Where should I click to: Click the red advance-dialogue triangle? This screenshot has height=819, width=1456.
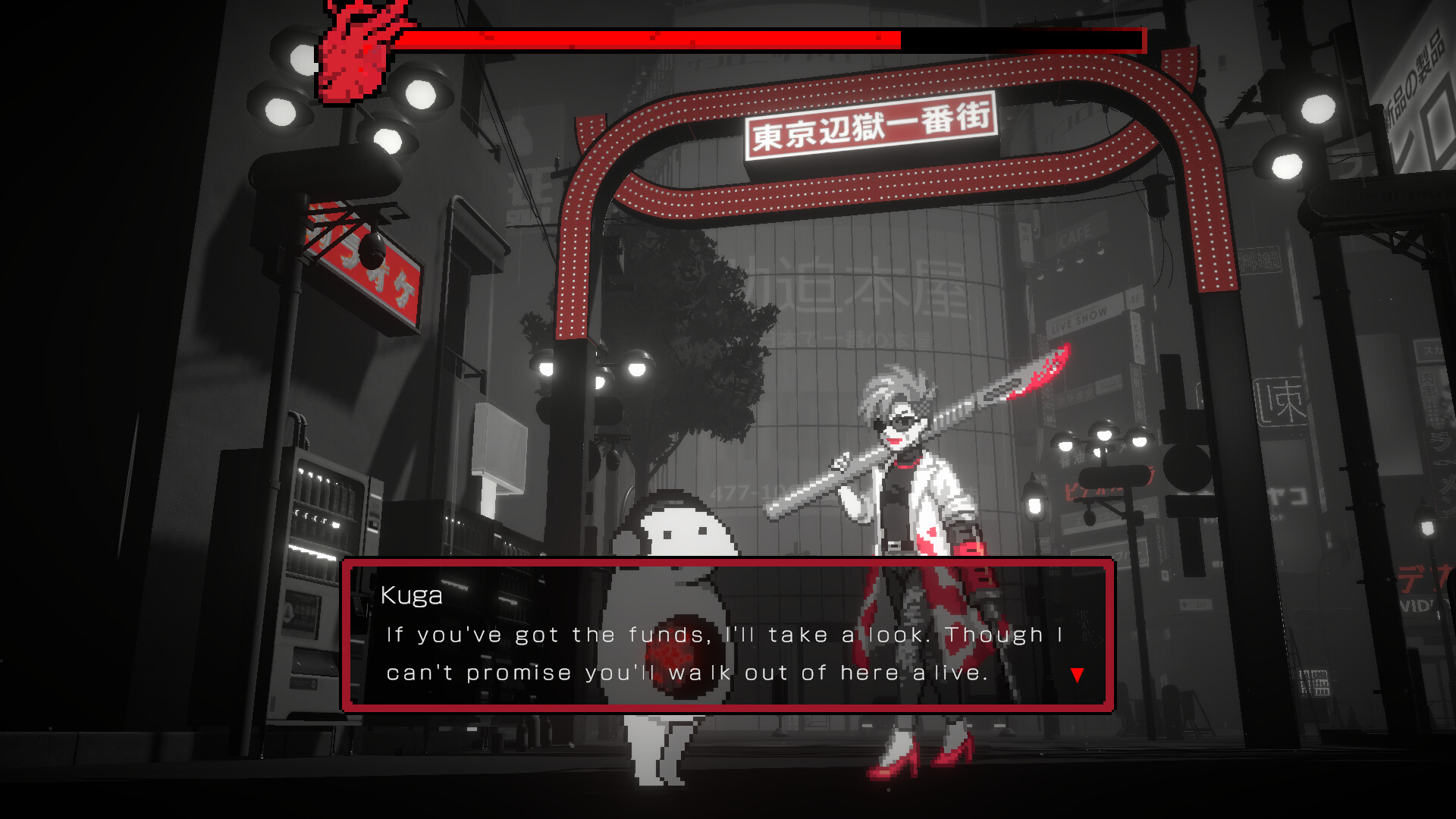click(1076, 673)
